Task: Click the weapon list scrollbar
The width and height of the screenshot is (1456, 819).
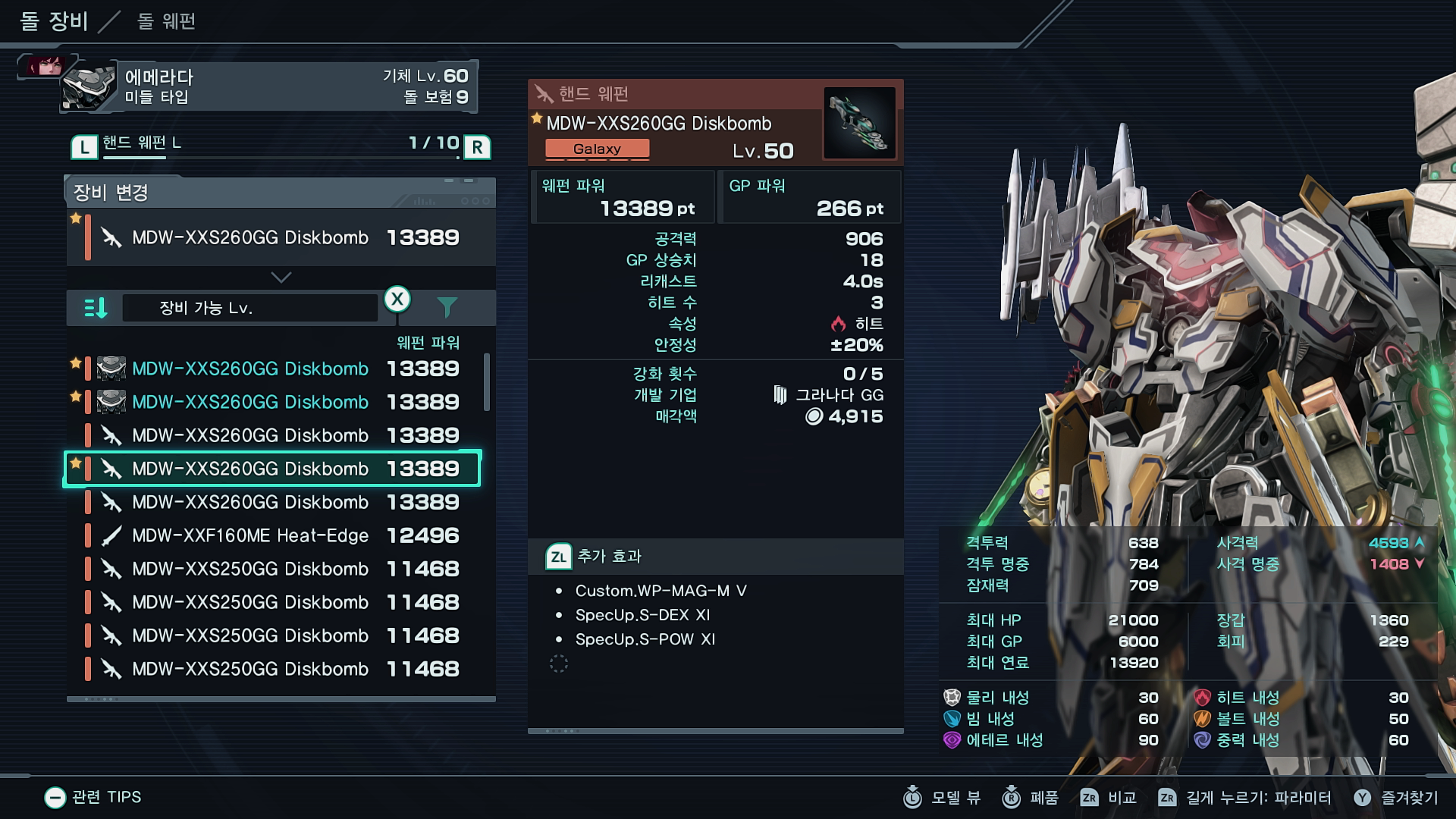Action: (x=487, y=381)
